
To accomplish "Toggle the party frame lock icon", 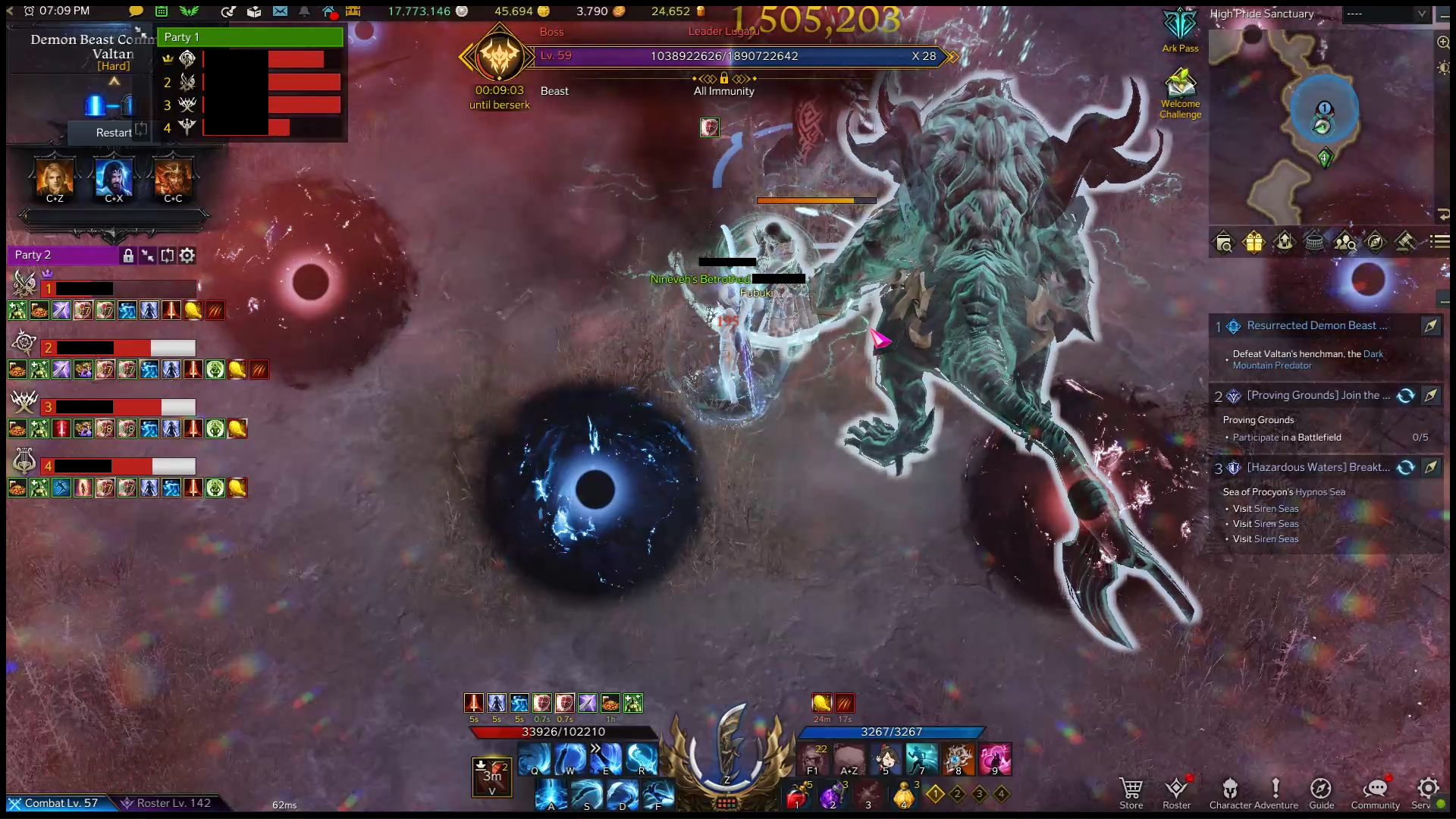I will (x=128, y=256).
